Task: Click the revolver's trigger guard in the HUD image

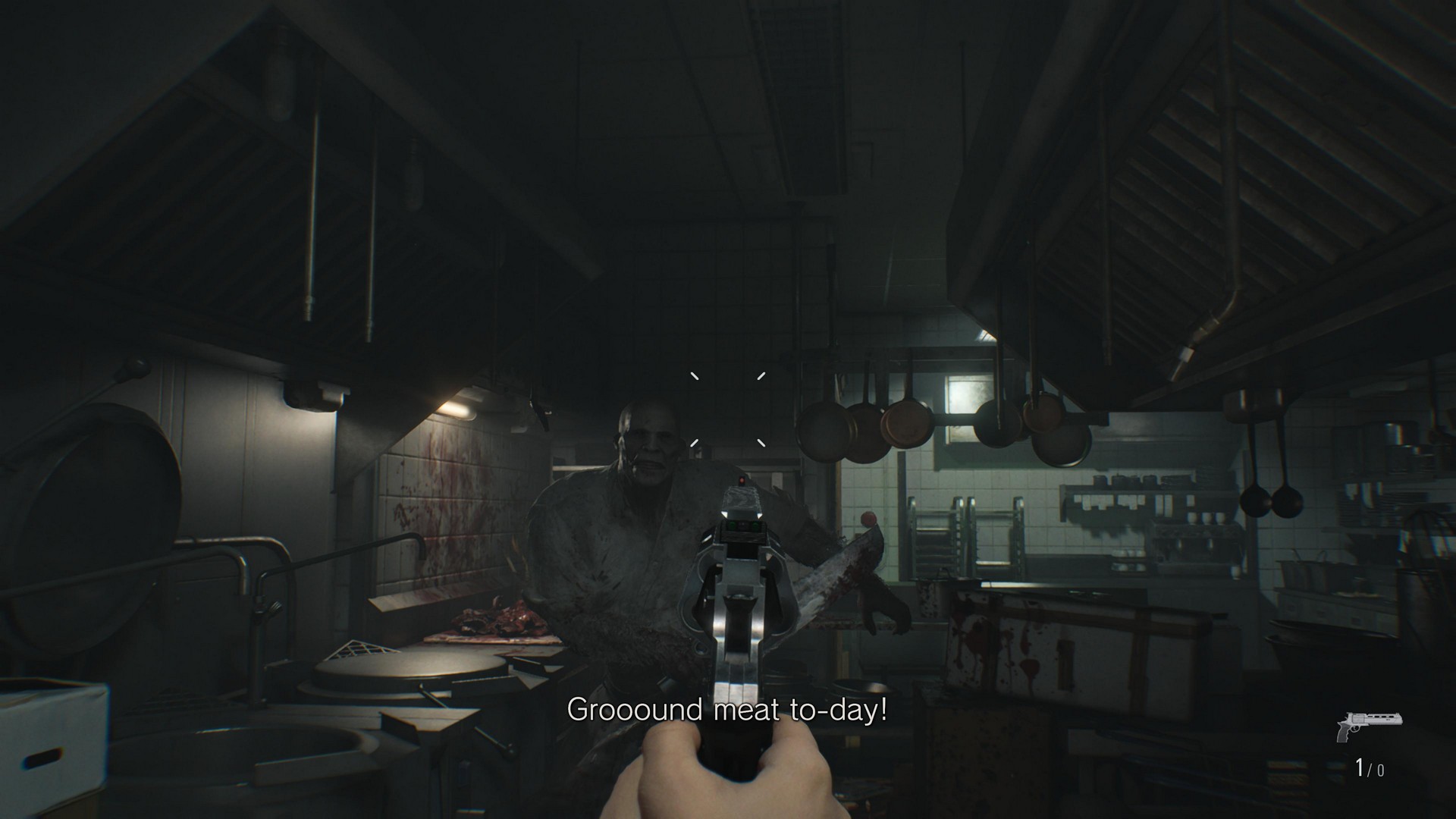Action: tap(1356, 729)
